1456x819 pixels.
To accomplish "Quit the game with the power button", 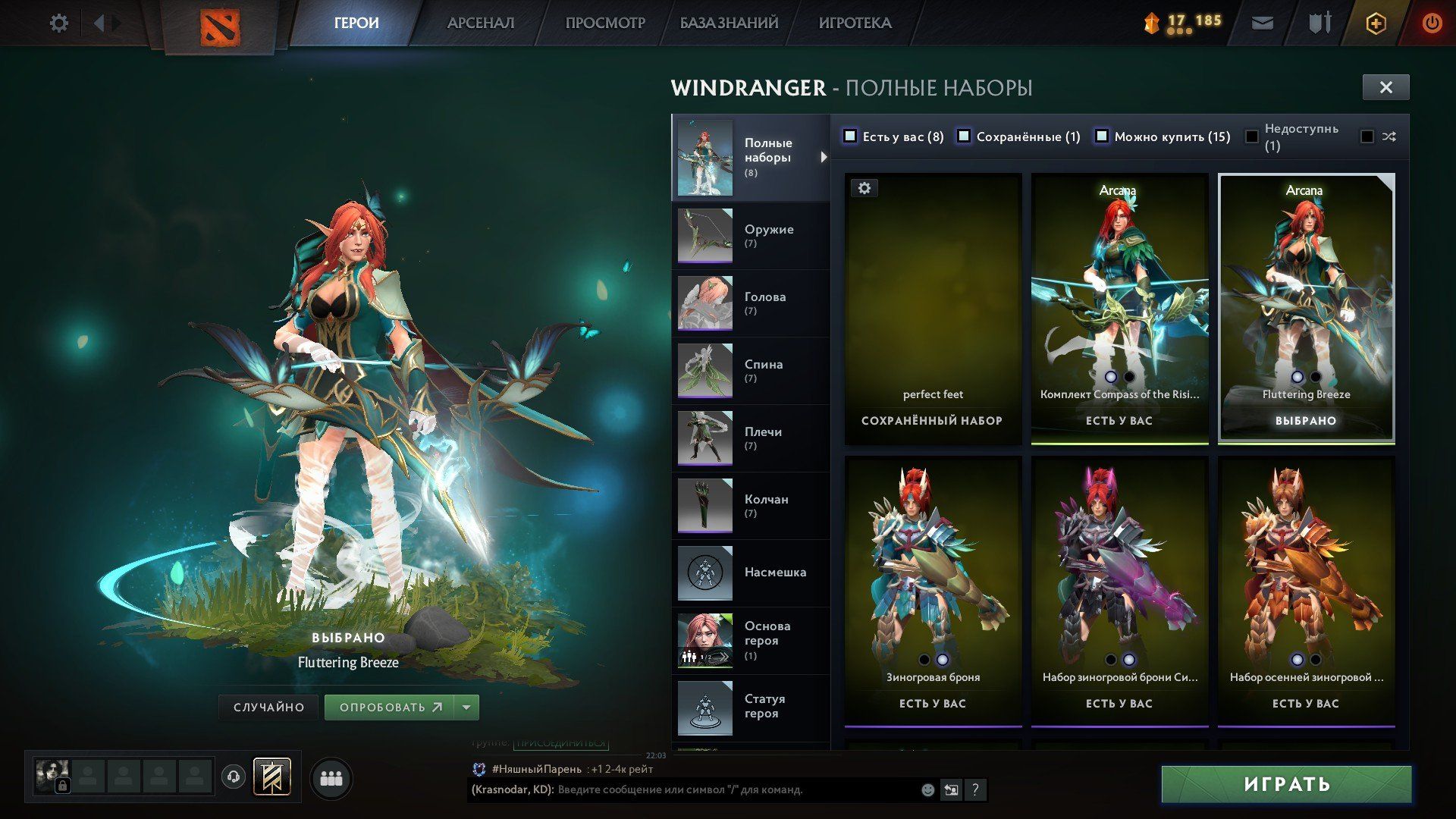I will point(1432,24).
